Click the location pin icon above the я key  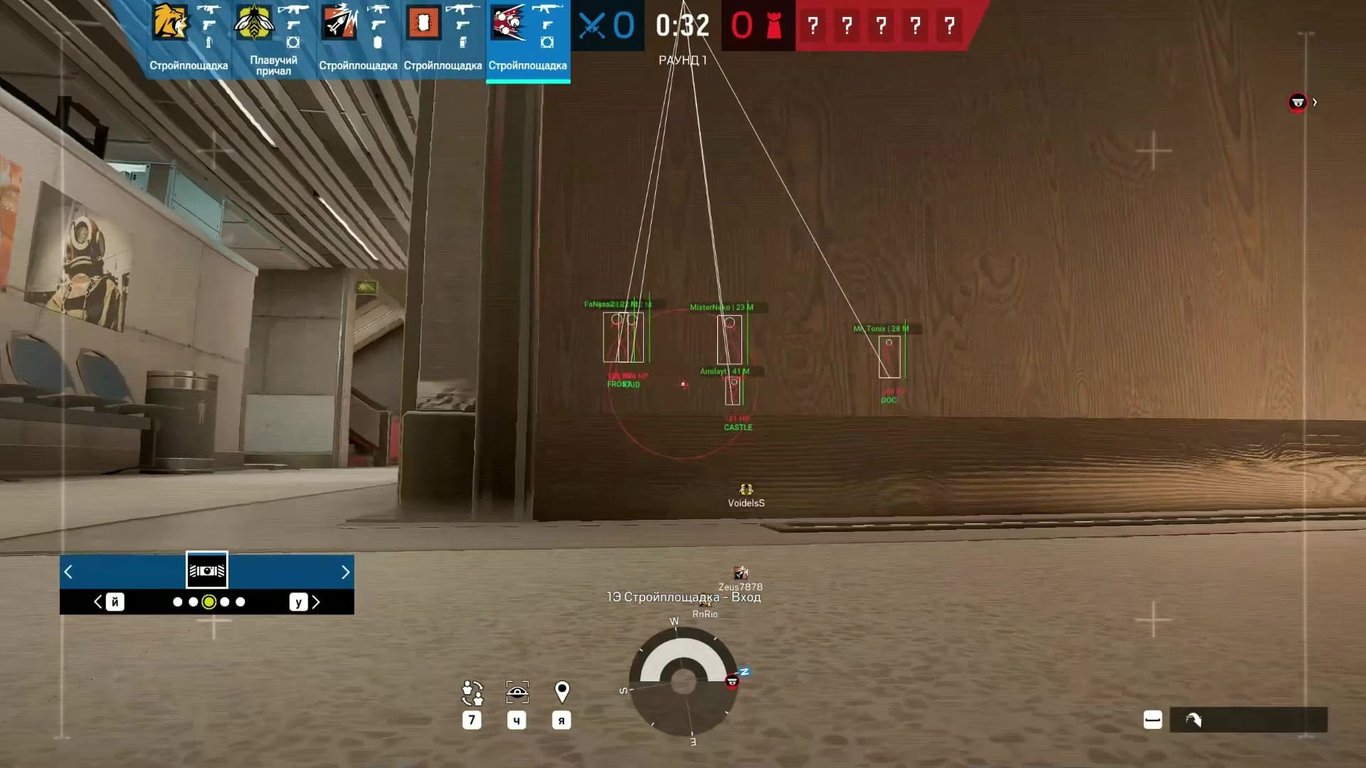(561, 690)
